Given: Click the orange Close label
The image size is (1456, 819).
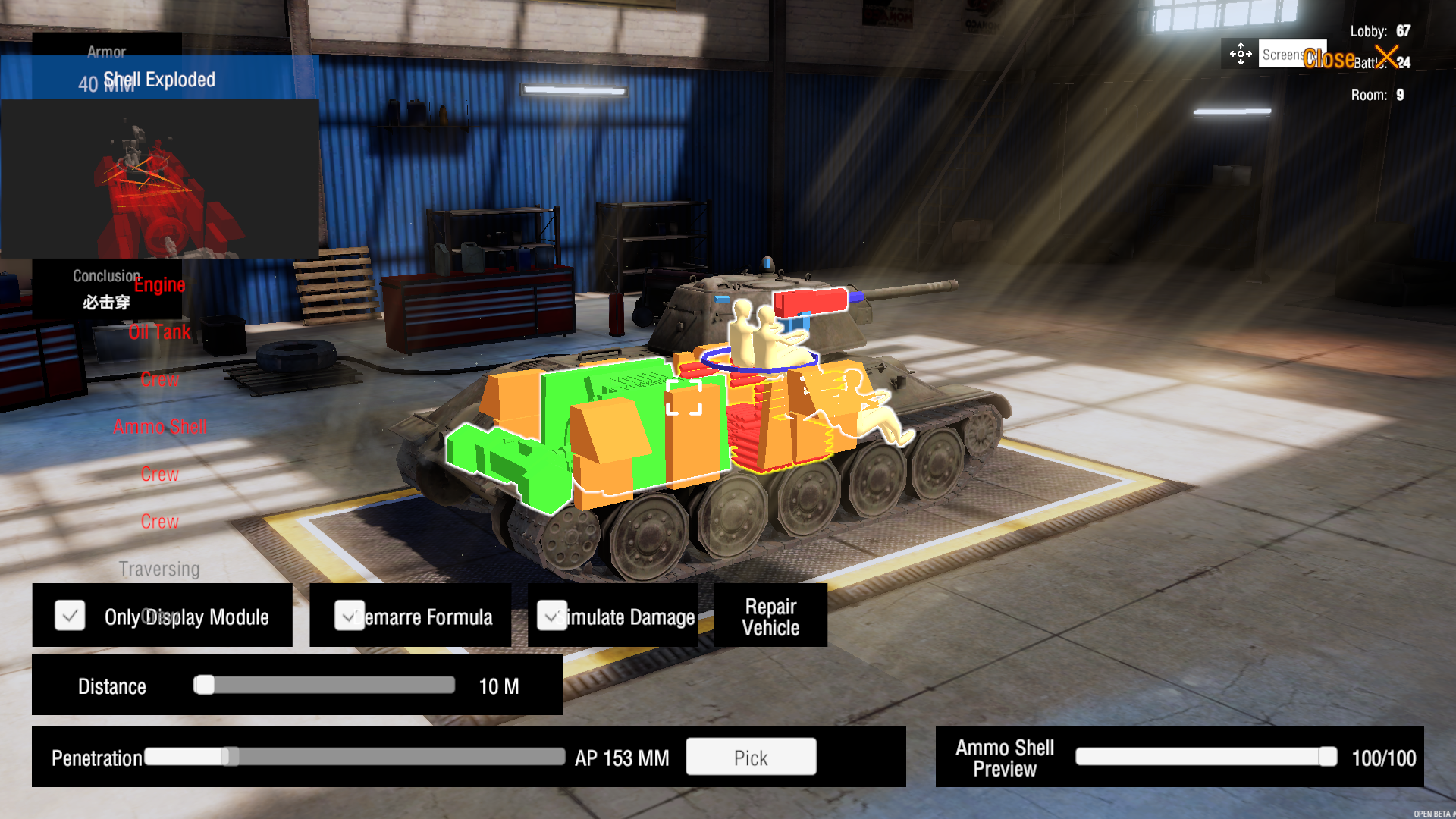Looking at the screenshot, I should point(1330,58).
